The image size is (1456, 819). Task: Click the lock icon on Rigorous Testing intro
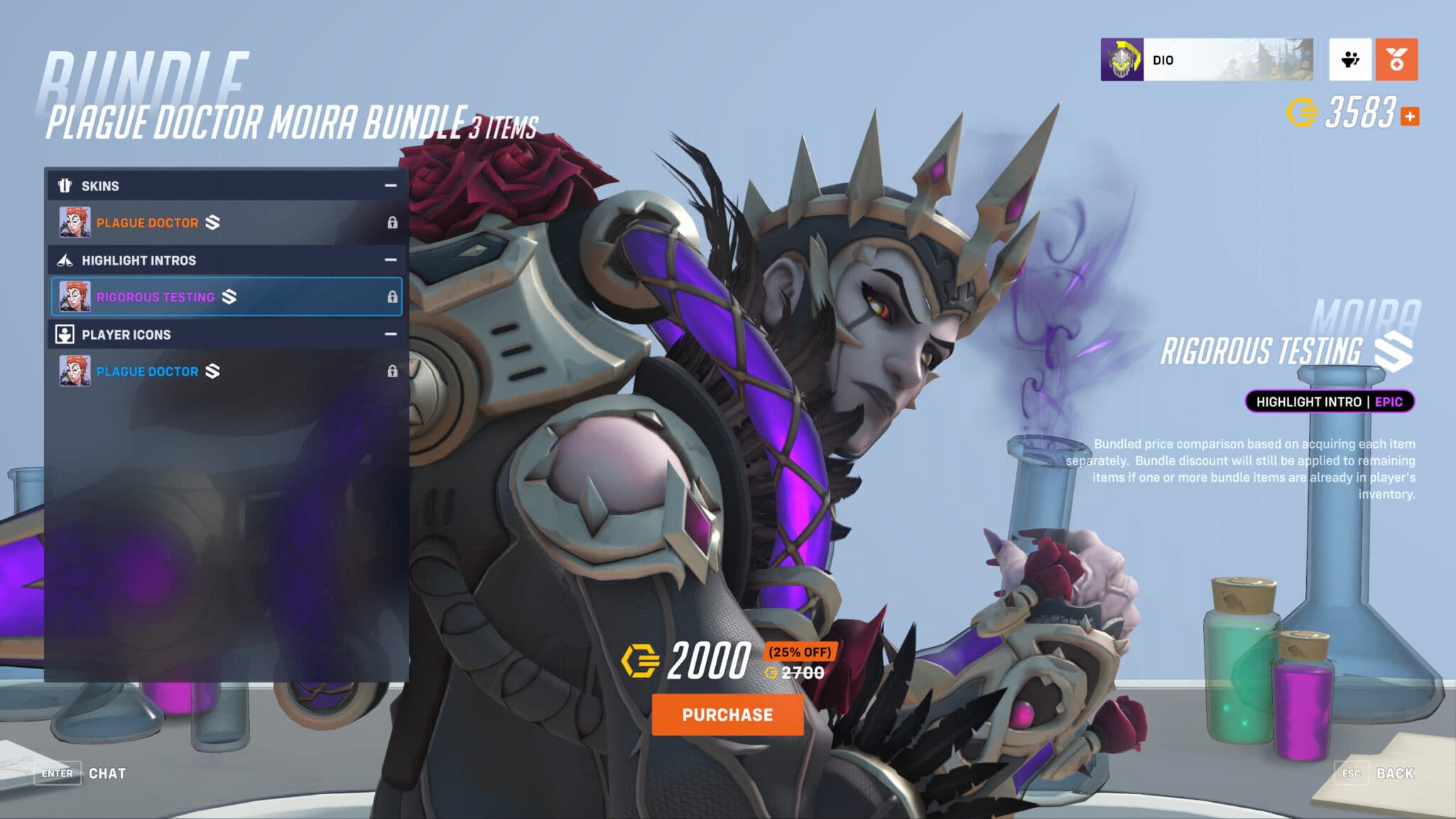(x=392, y=297)
